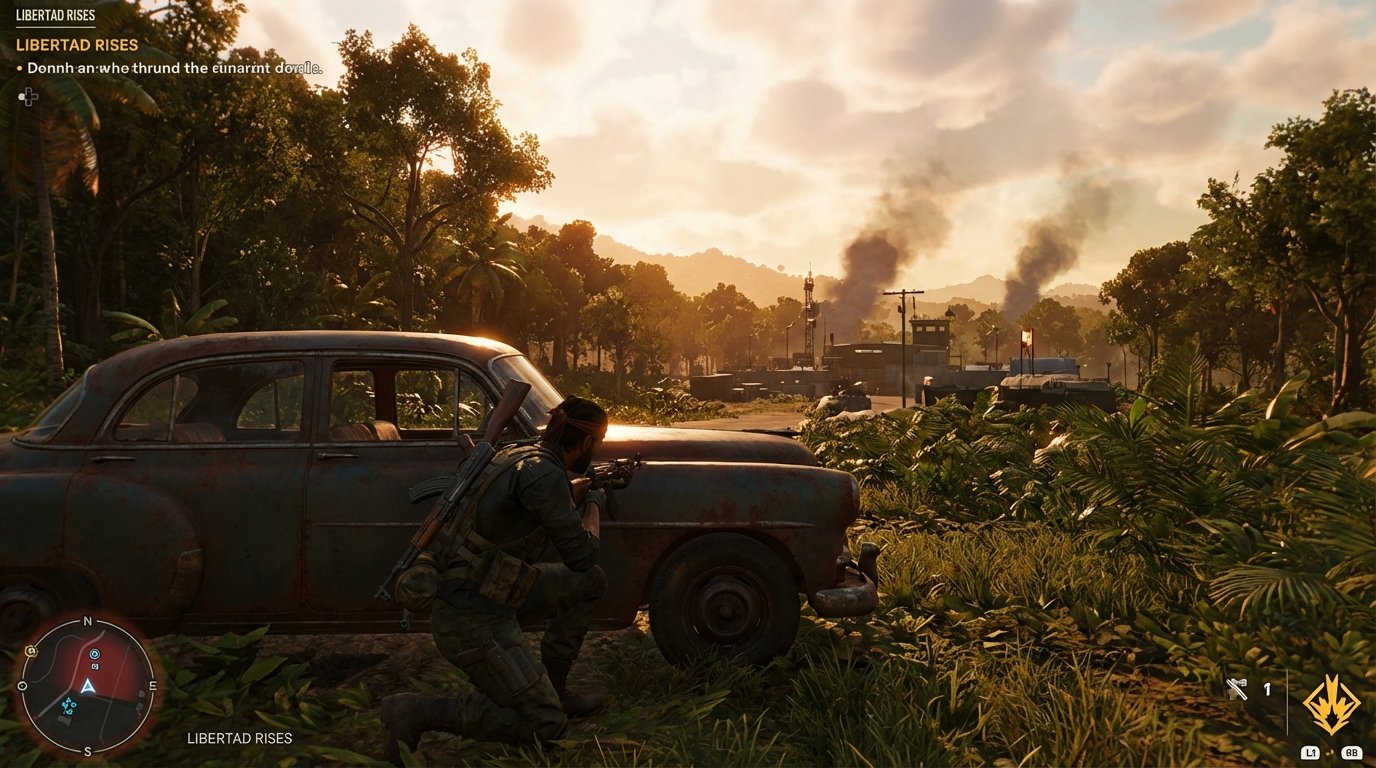
Task: Select the bullet point beside the objective
Action: click(x=18, y=68)
